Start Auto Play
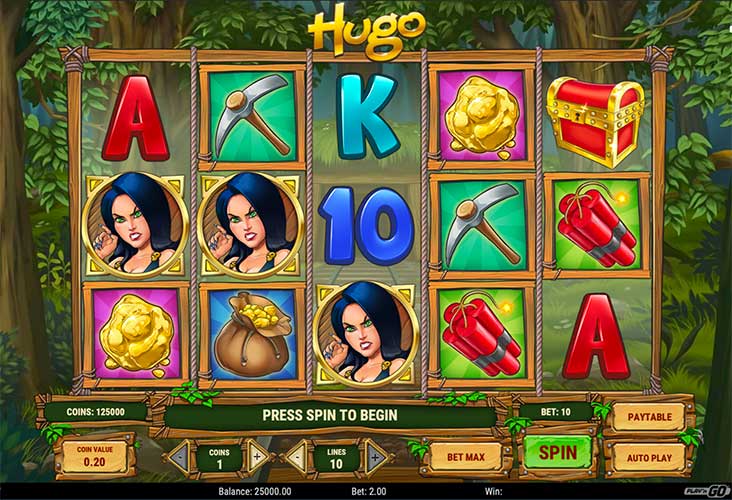The height and width of the screenshot is (500, 732). [x=648, y=457]
